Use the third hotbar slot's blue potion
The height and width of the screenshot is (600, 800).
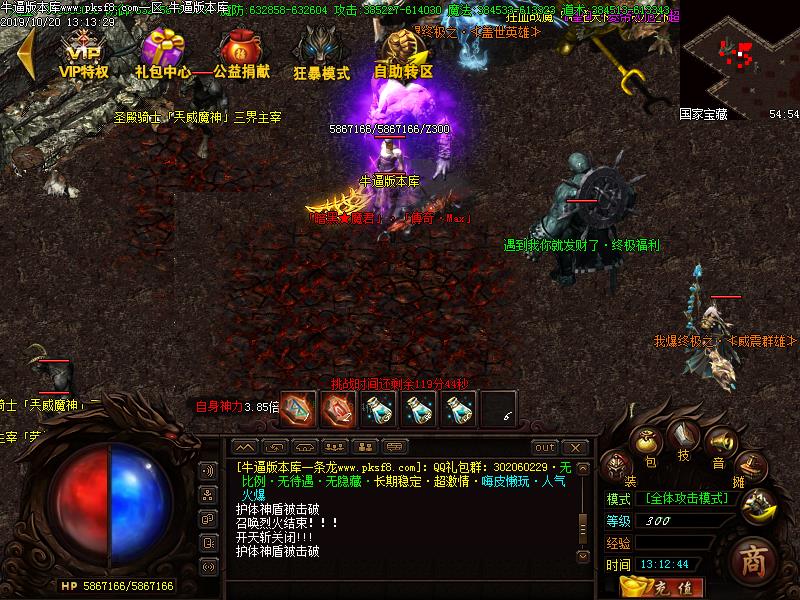tap(377, 408)
